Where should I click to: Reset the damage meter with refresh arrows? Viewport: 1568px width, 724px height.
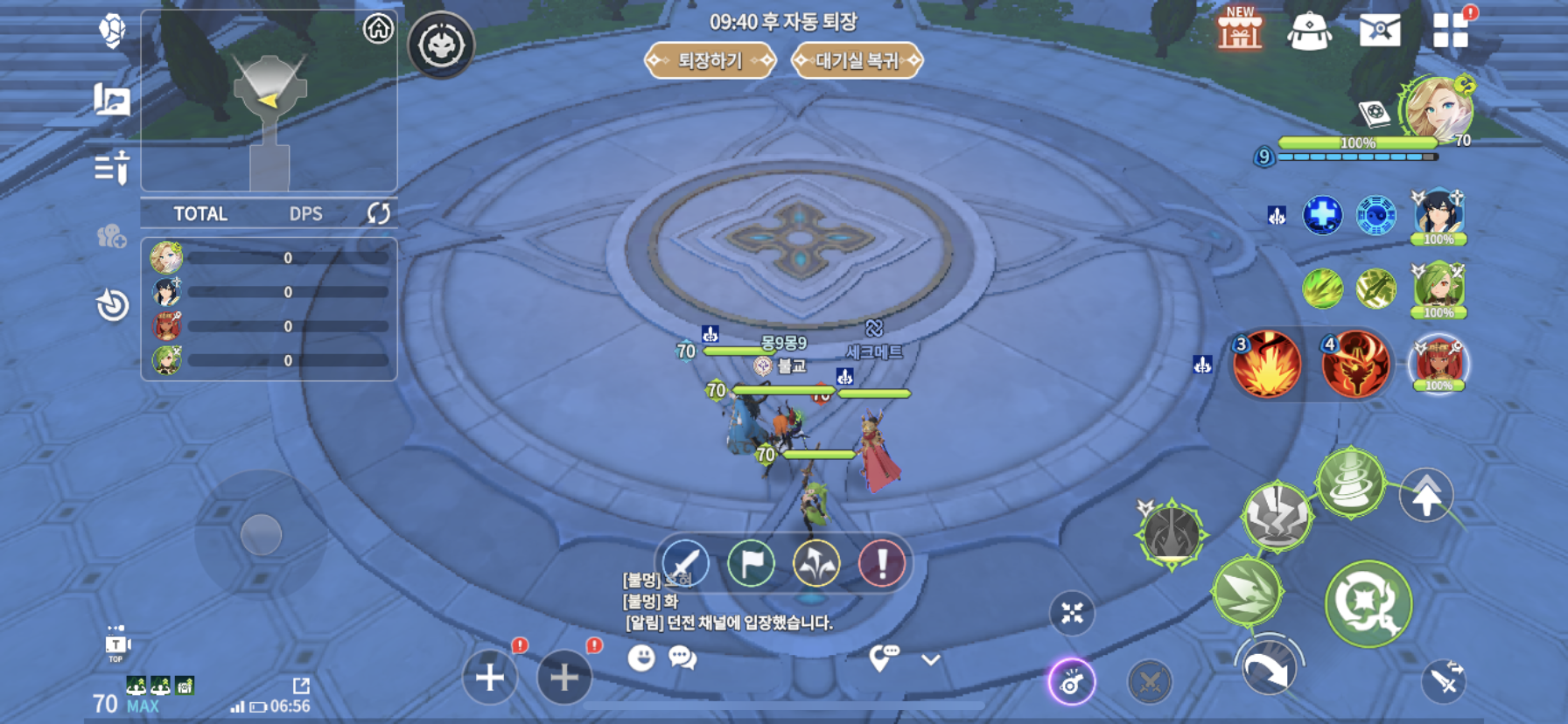378,213
